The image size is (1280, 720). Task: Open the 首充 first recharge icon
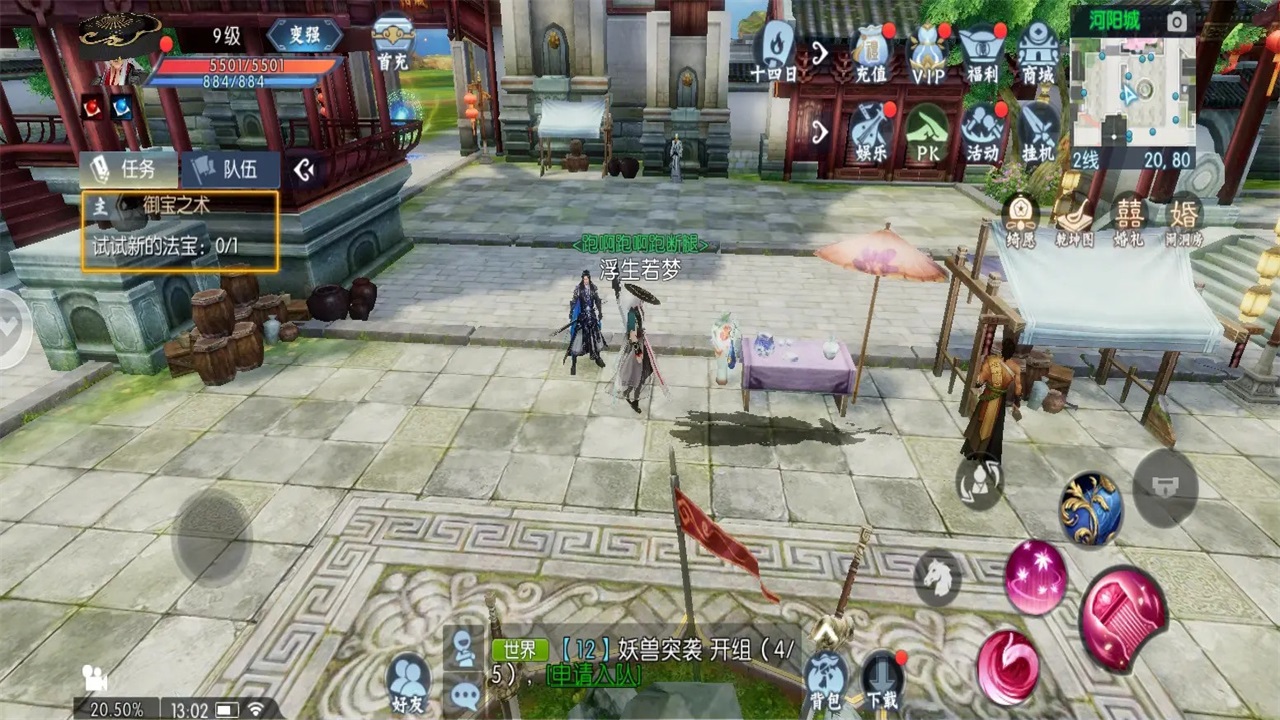[x=393, y=42]
